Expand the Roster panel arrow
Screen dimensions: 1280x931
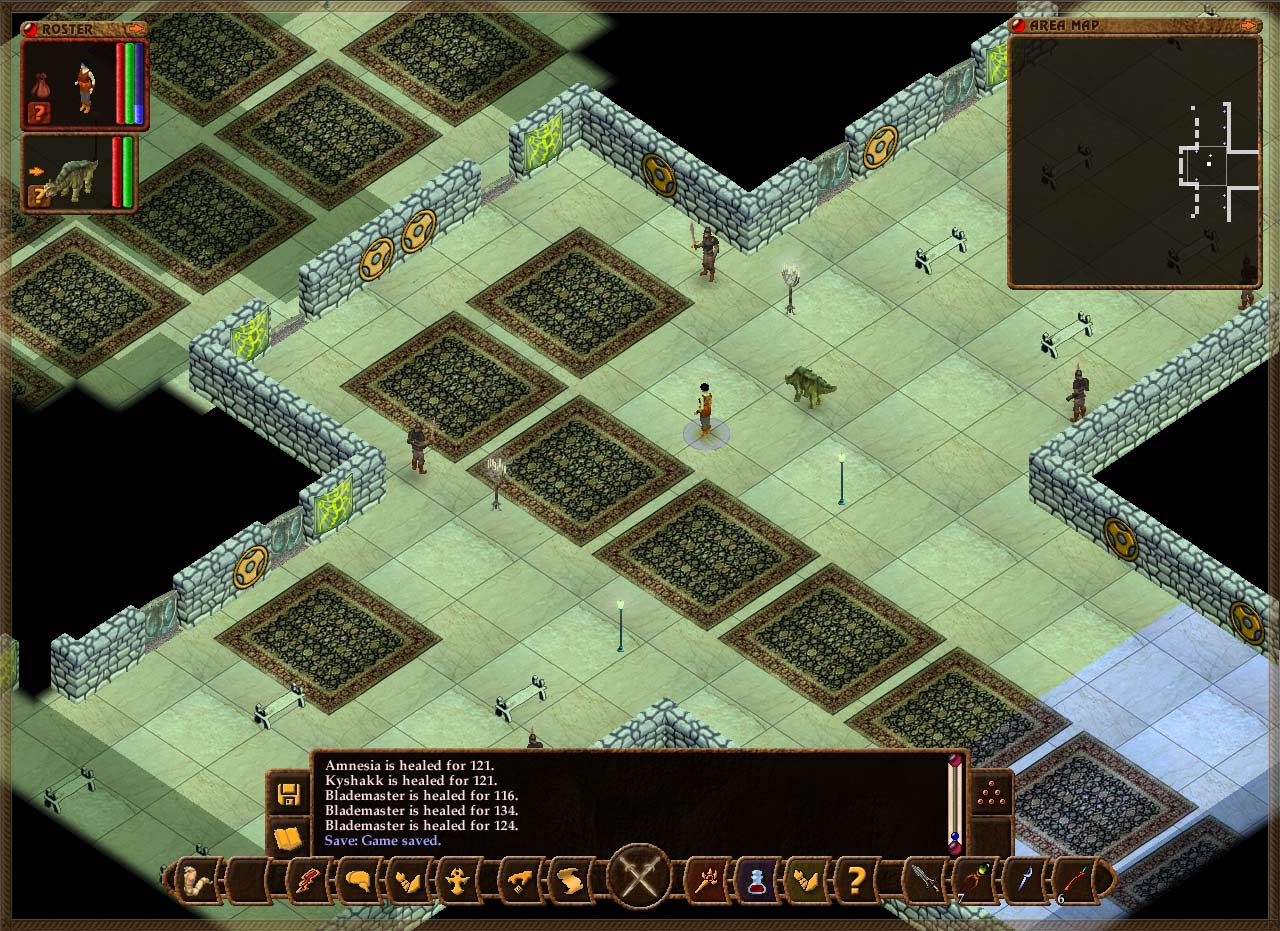pyautogui.click(x=134, y=29)
